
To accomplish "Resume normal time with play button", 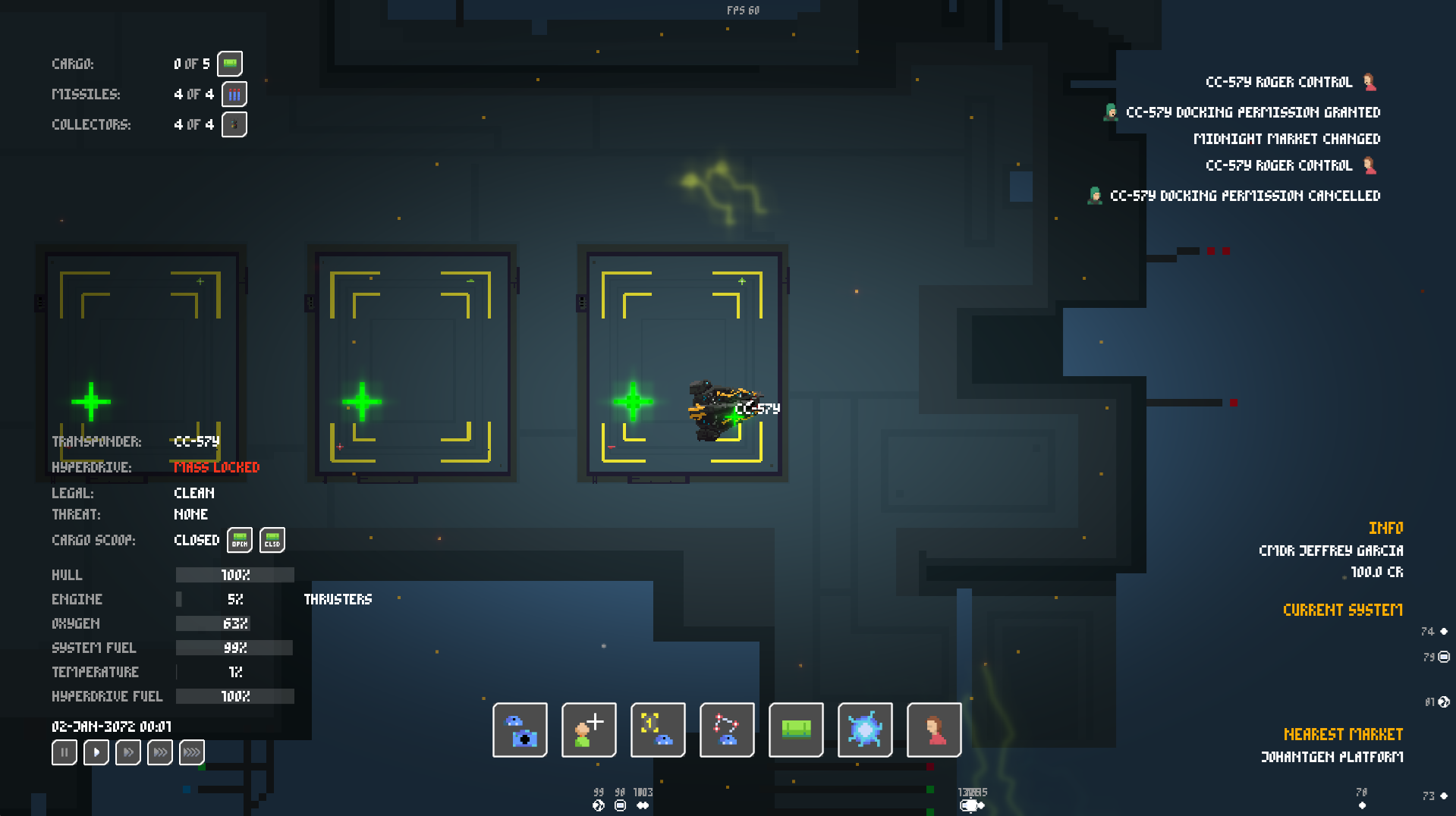I will coord(96,752).
